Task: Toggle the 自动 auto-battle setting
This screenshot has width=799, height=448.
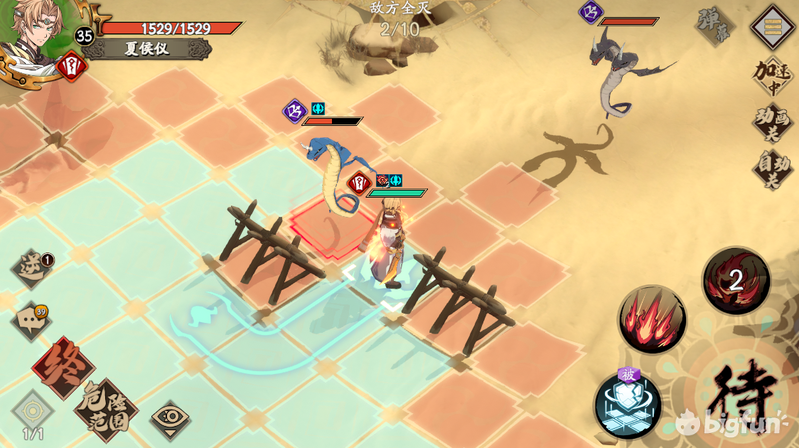Action: tap(772, 168)
